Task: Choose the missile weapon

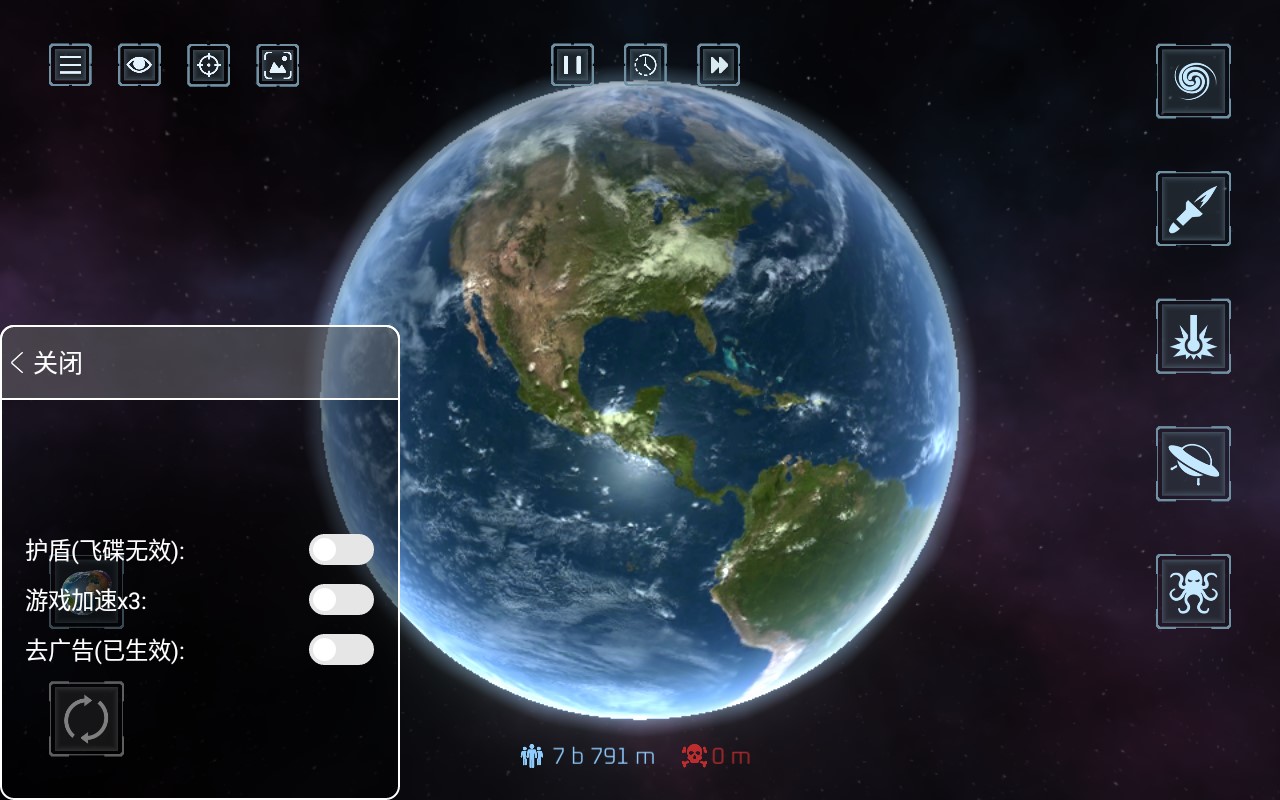Action: 1193,208
